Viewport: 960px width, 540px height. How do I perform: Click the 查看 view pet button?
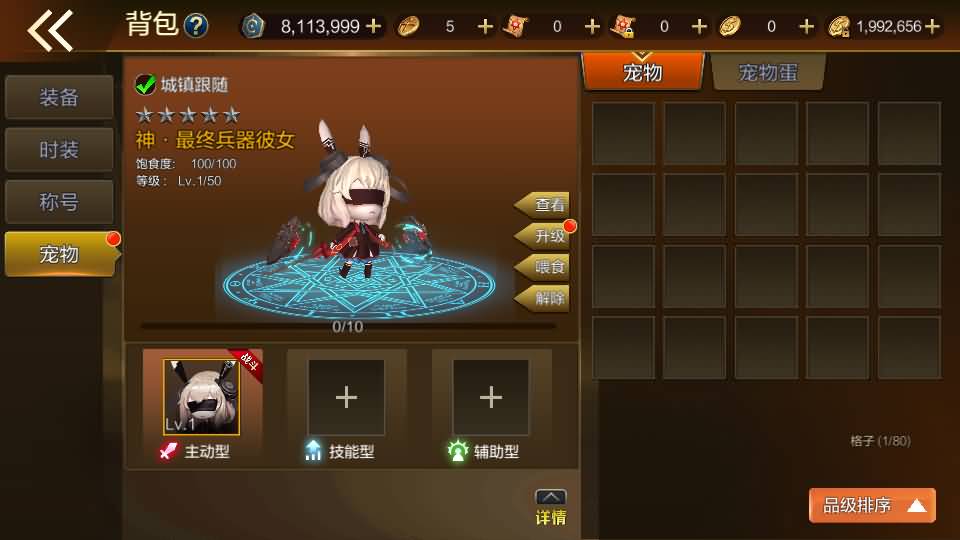tap(545, 205)
